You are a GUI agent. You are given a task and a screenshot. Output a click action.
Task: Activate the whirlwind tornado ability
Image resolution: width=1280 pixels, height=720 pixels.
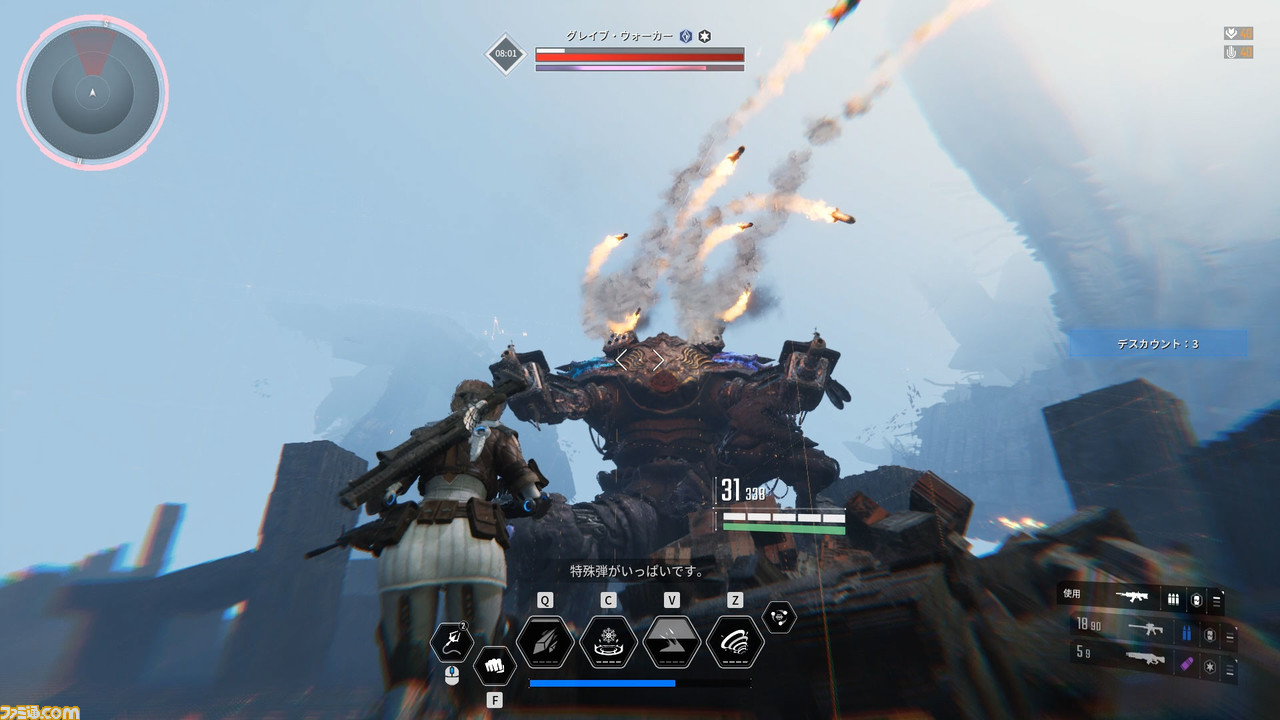pos(735,642)
